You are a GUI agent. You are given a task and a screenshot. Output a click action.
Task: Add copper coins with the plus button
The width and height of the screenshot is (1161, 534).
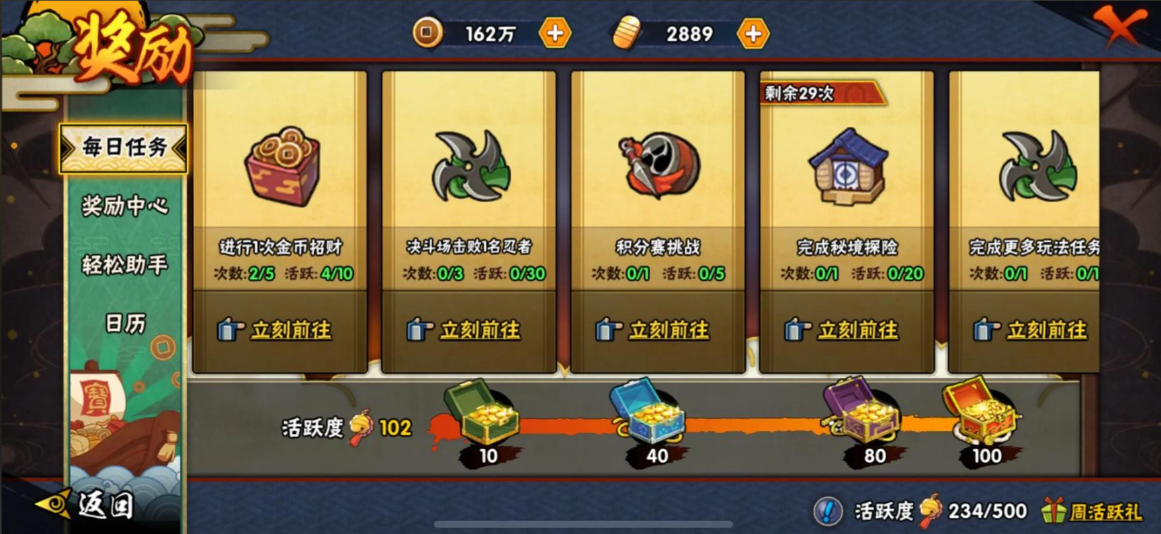(554, 33)
